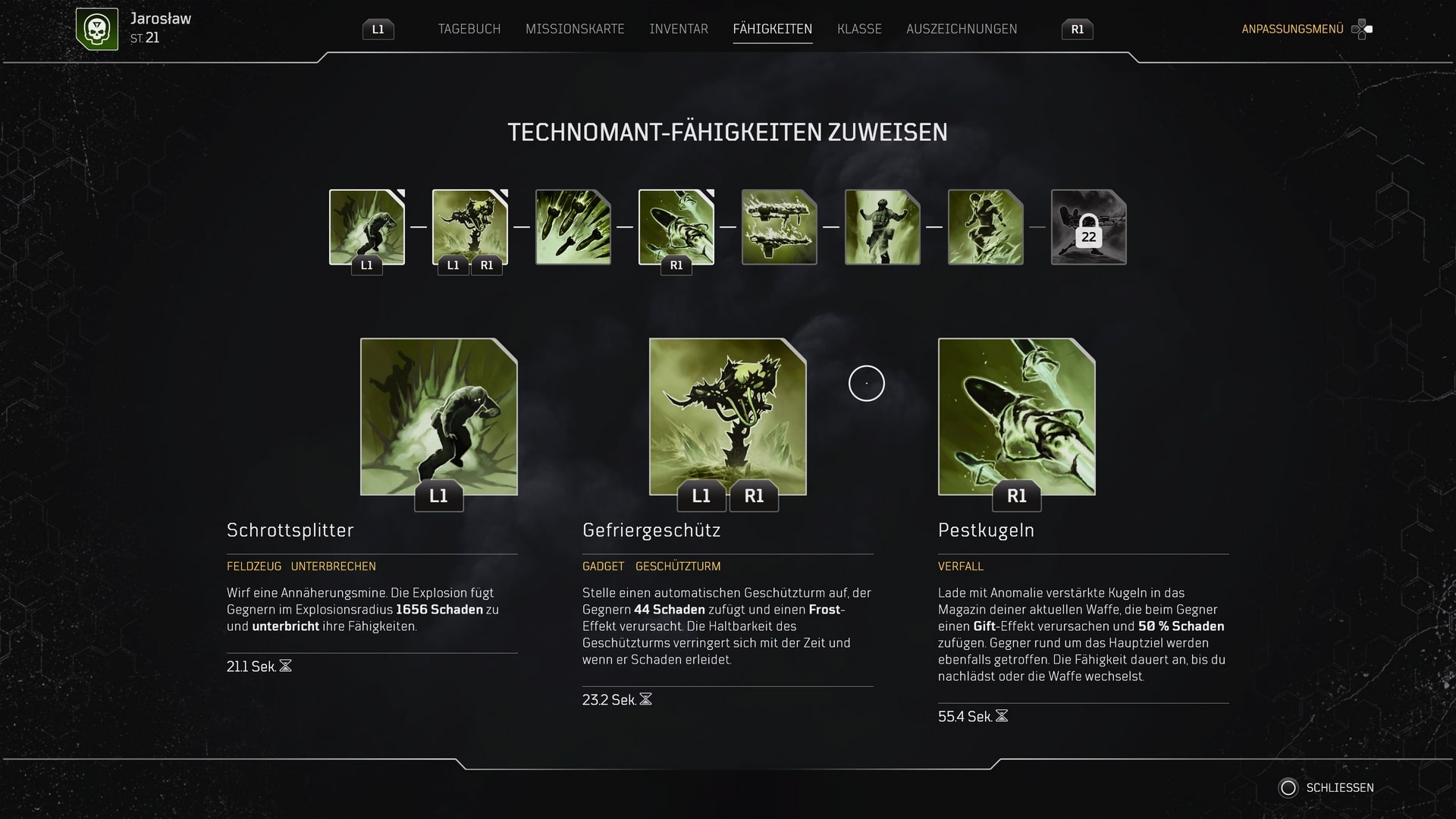Choose the equipped Gefriergeschütz skill slot
1456x819 pixels.
coord(728,416)
